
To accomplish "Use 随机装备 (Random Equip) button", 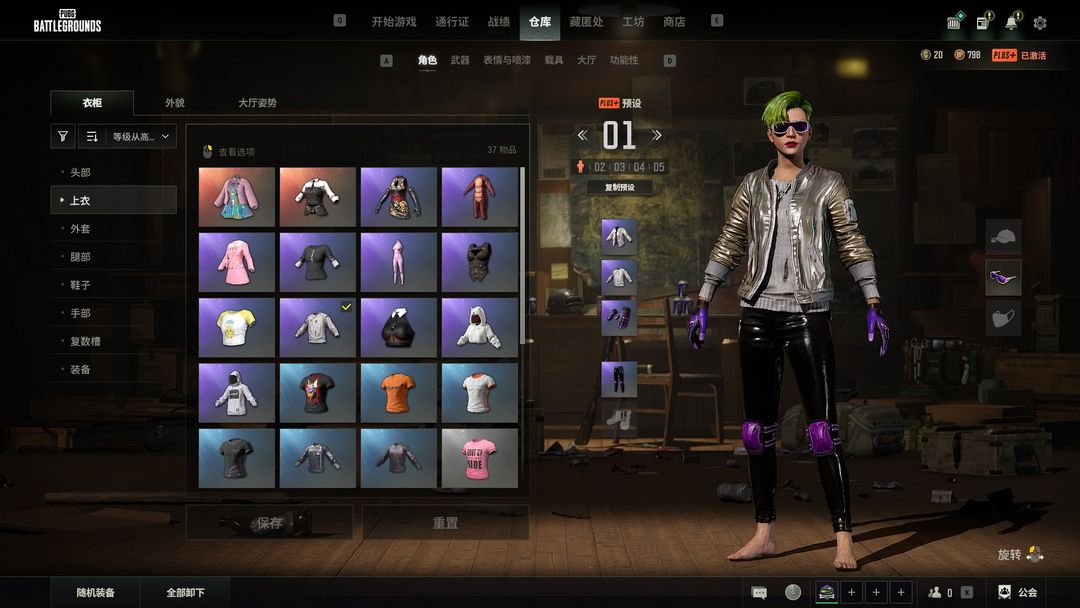I will (x=96, y=593).
